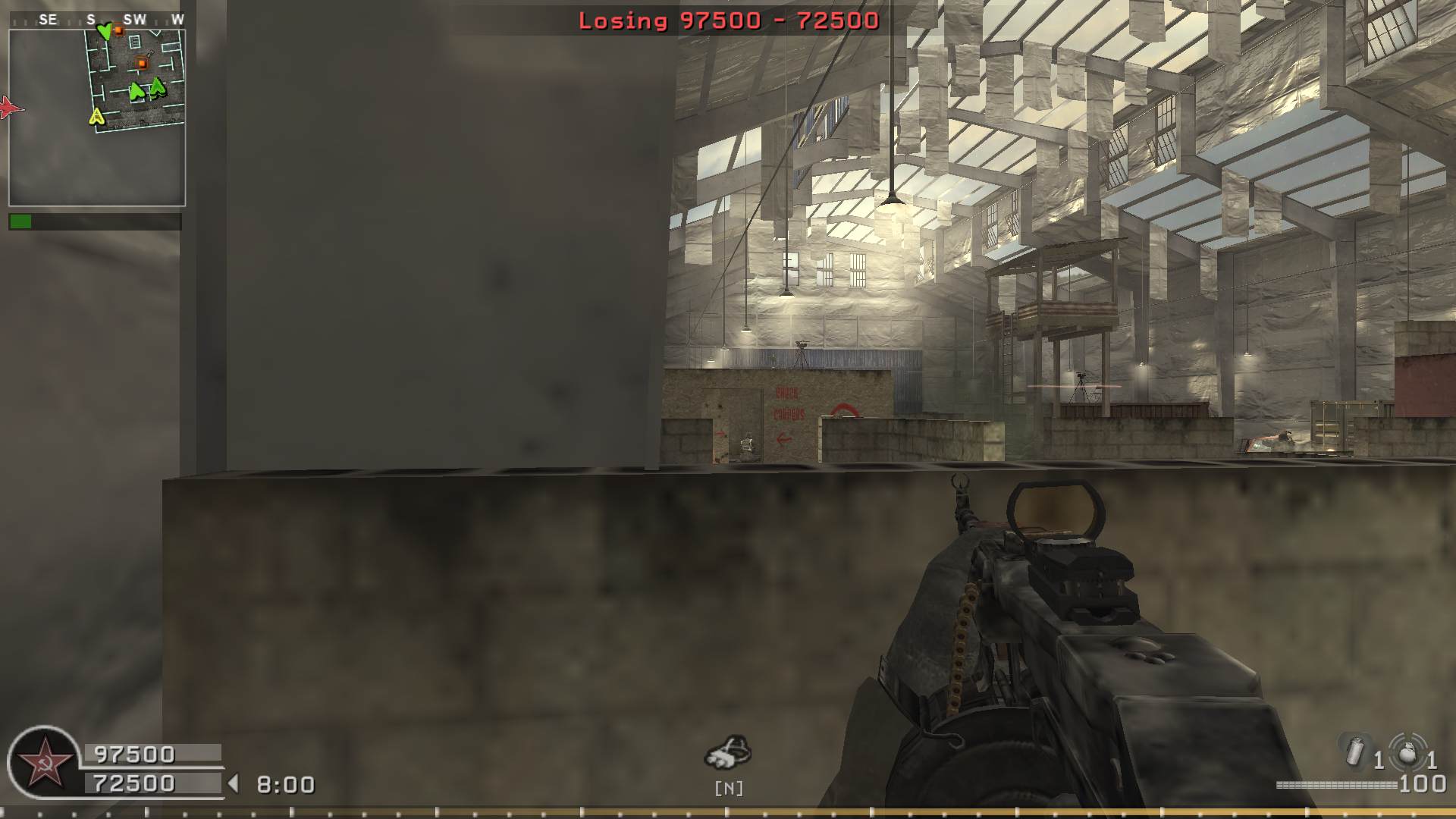Click the minimap in the corner
Screen dimensions: 1456x819
click(x=97, y=118)
